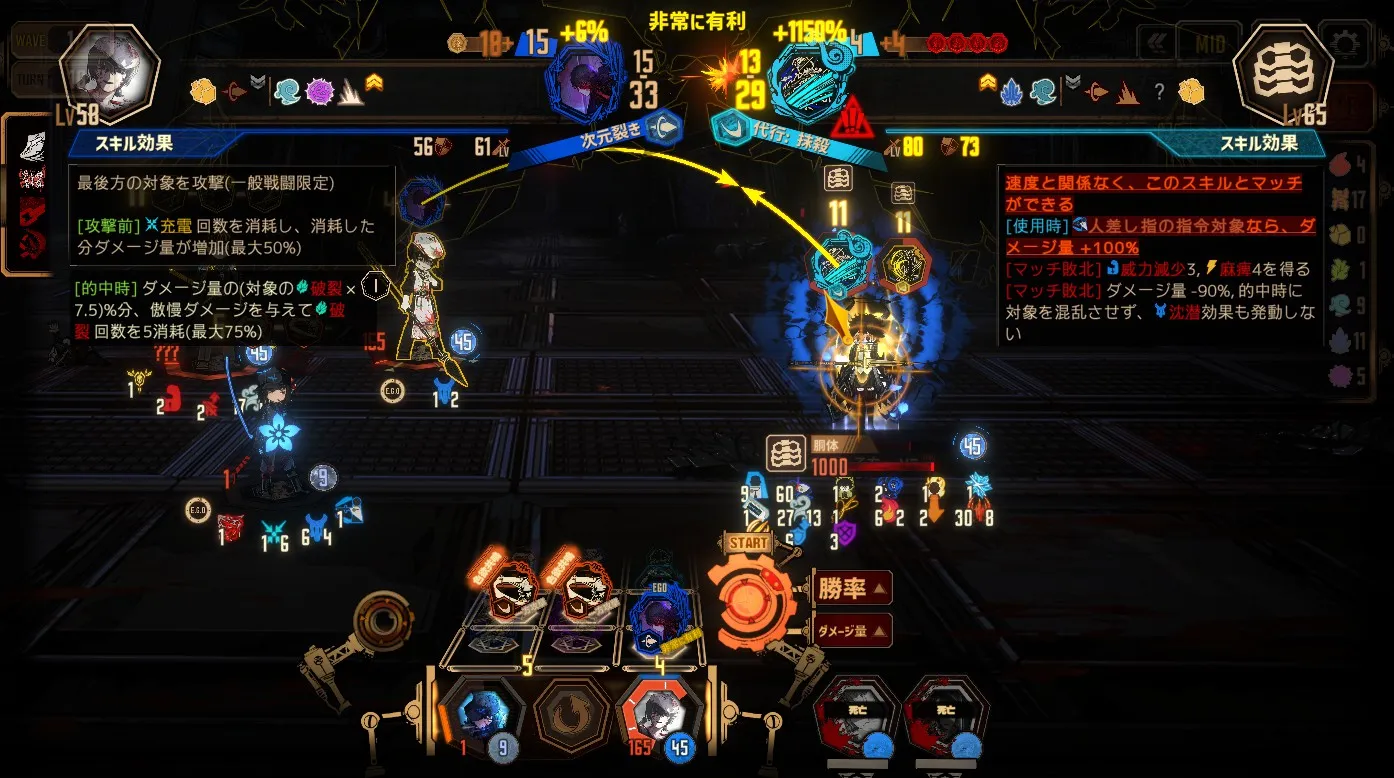Open the enemy Lv65 torso portrait
Image resolution: width=1394 pixels, height=778 pixels.
click(1283, 75)
